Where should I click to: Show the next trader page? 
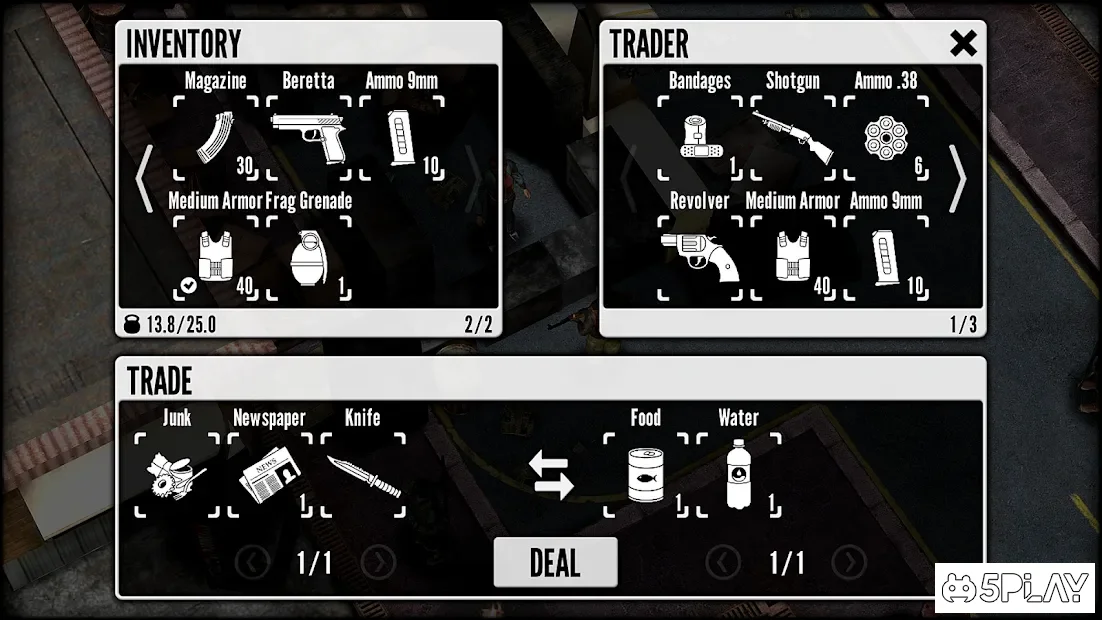(958, 180)
